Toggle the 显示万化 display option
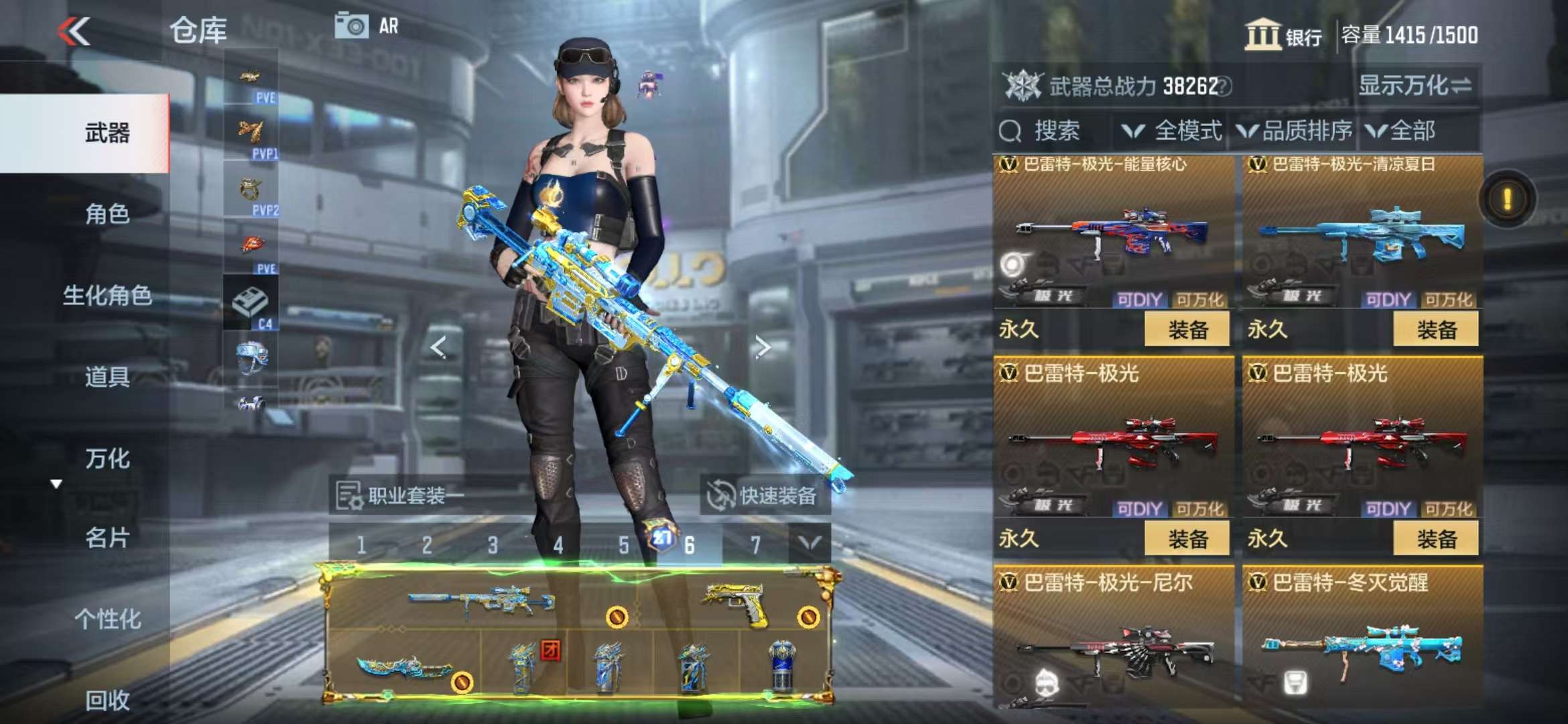 coord(1414,86)
